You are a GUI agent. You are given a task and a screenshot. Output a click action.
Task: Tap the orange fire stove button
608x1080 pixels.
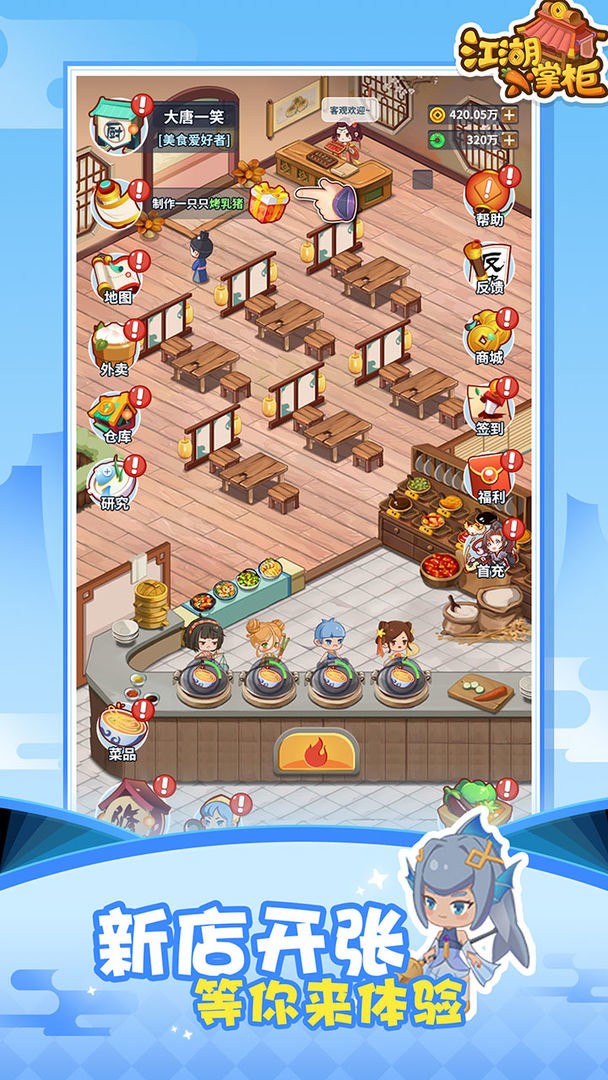pos(315,750)
